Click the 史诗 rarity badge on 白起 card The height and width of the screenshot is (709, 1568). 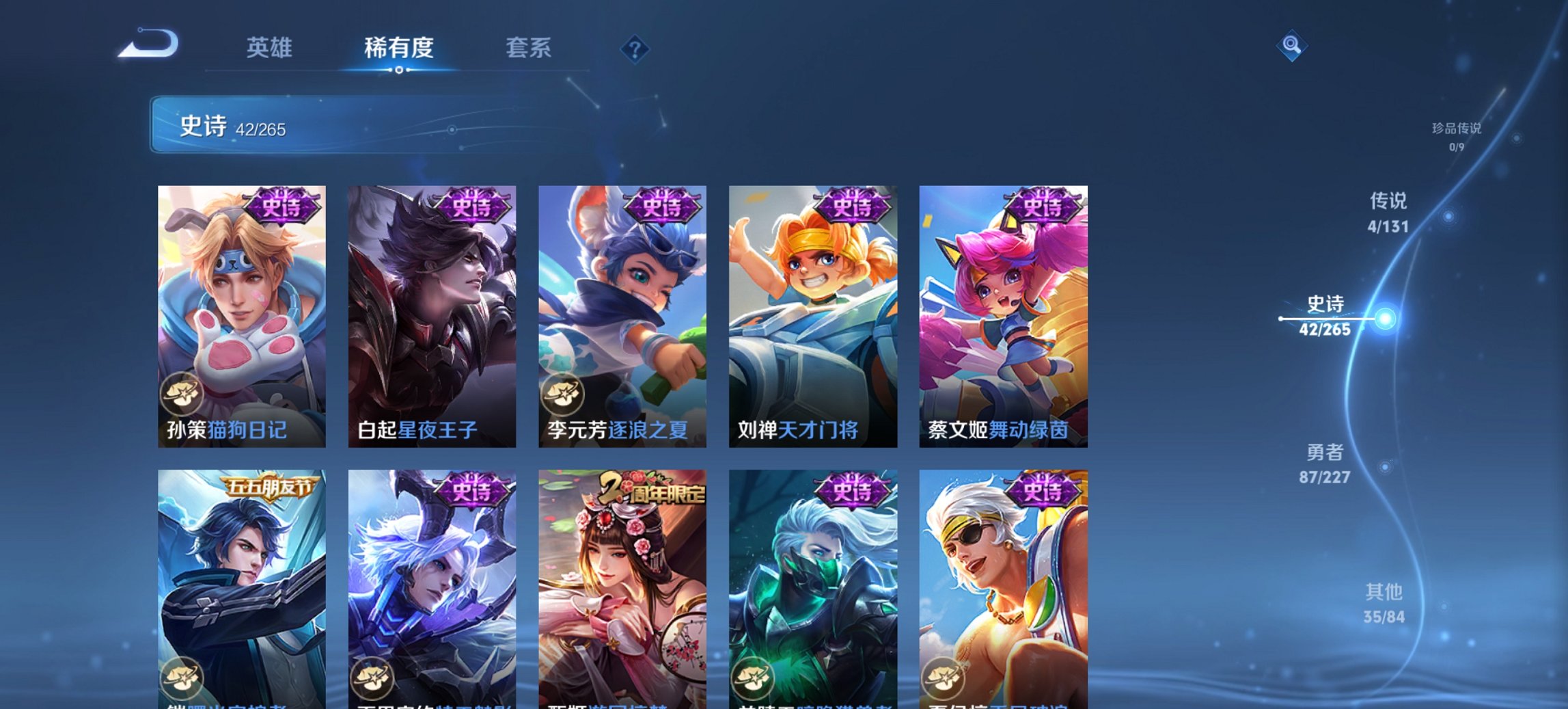pyautogui.click(x=471, y=203)
